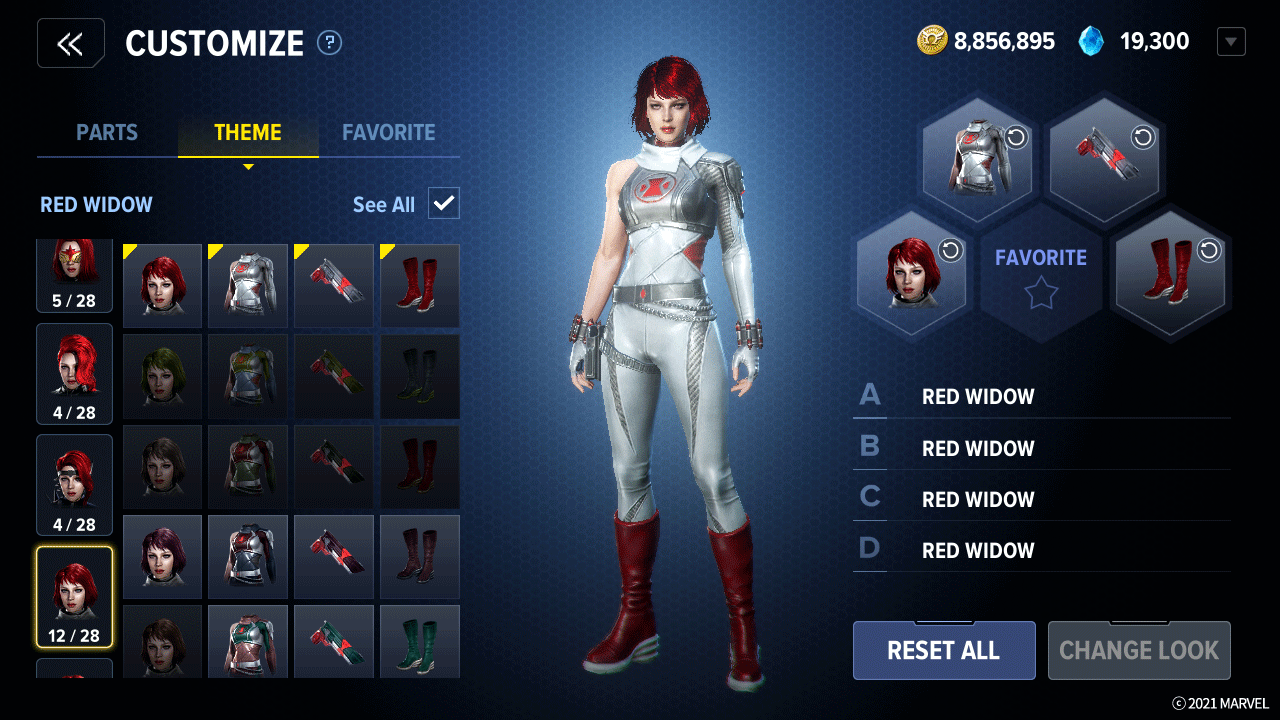This screenshot has height=720, width=1280.
Task: Choose the 12 / 28 theme set
Action: click(75, 597)
